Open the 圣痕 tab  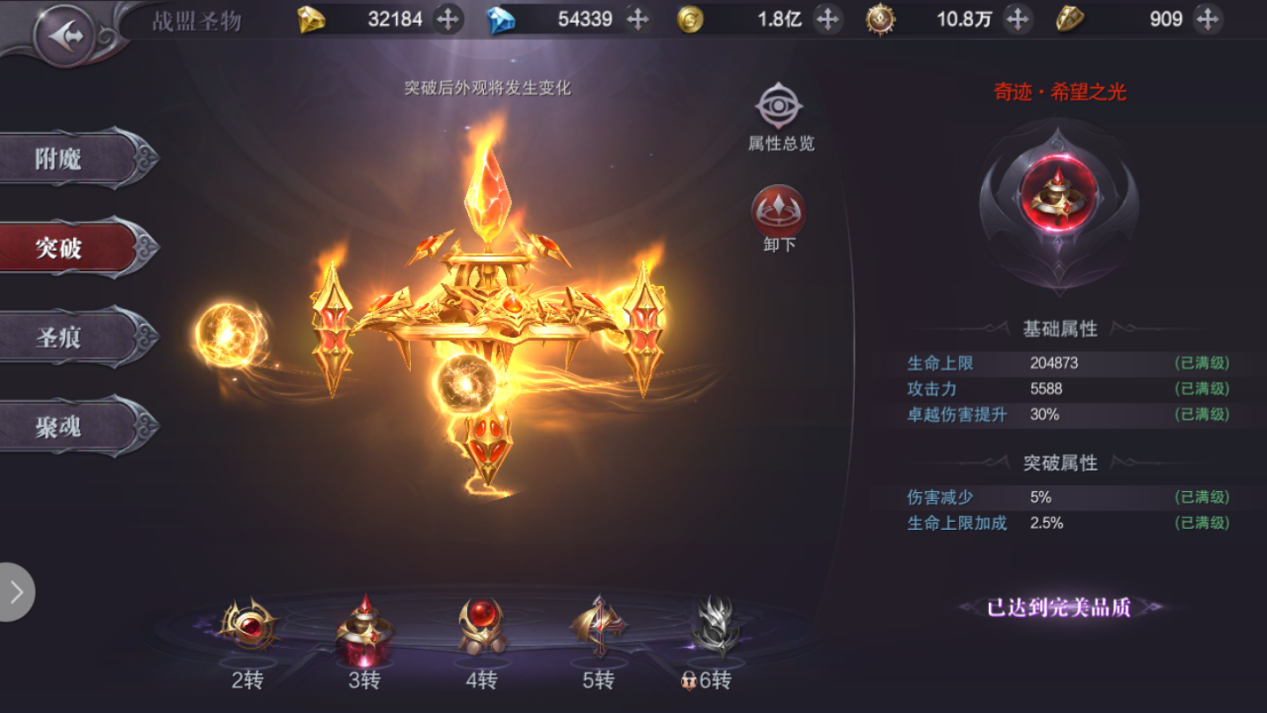click(72, 337)
